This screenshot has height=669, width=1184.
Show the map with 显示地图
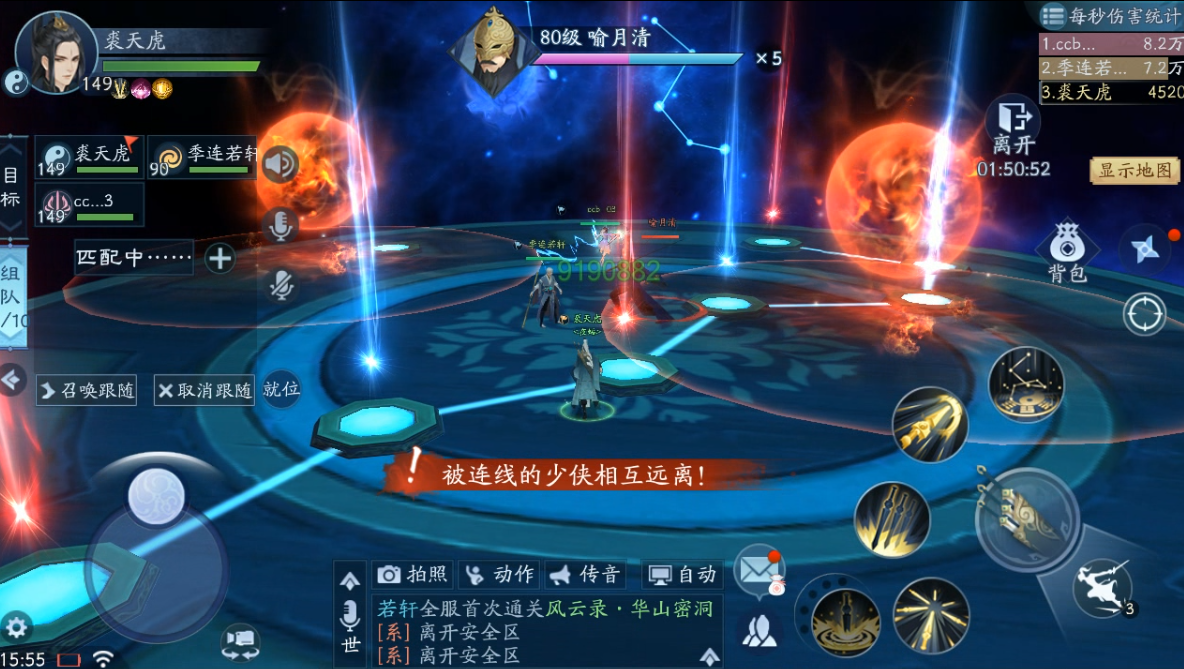pos(1134,170)
